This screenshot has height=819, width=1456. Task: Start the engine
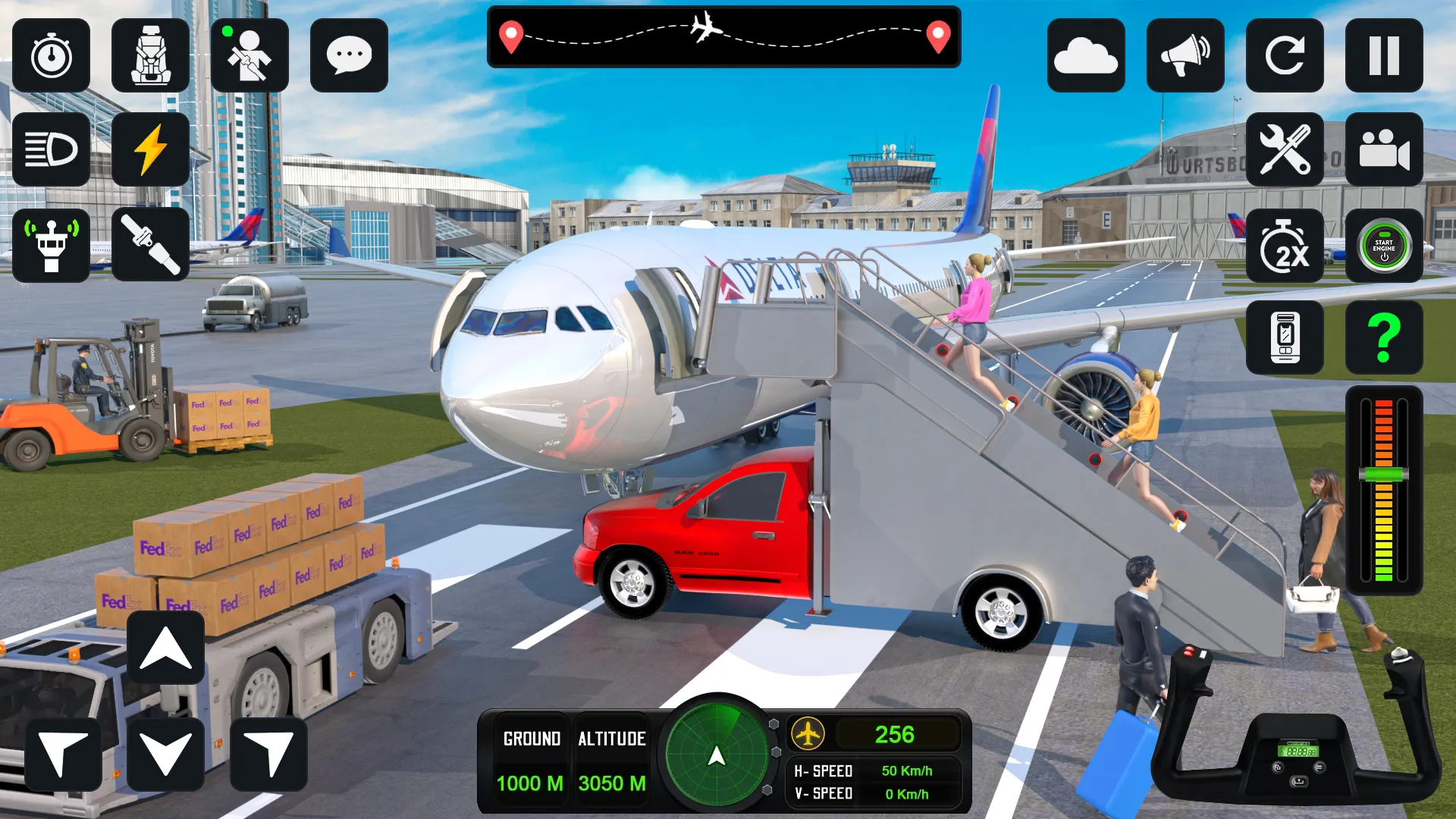pyautogui.click(x=1384, y=246)
